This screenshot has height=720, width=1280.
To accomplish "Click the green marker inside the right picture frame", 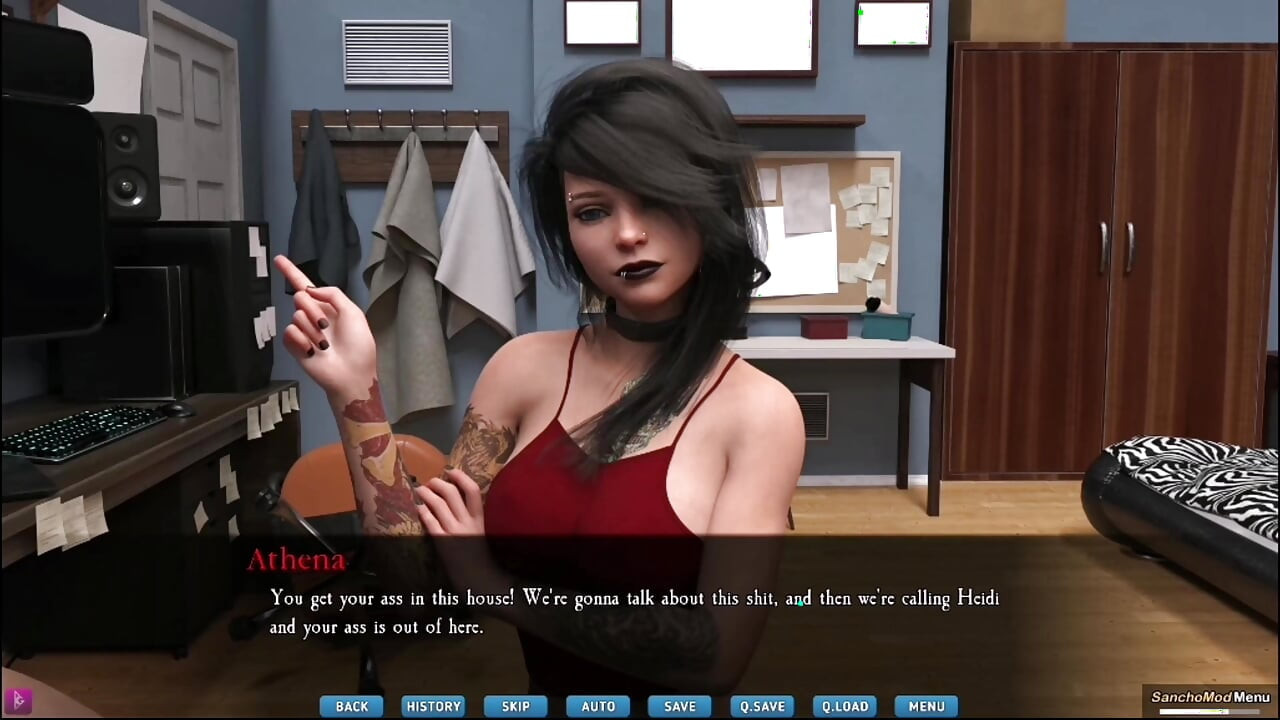I will pyautogui.click(x=860, y=12).
